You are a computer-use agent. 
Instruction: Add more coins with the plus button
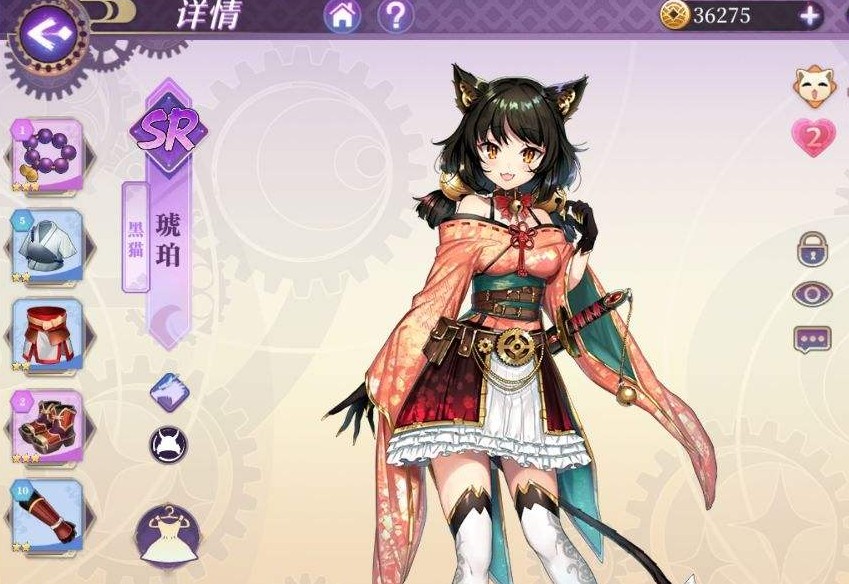pos(808,15)
